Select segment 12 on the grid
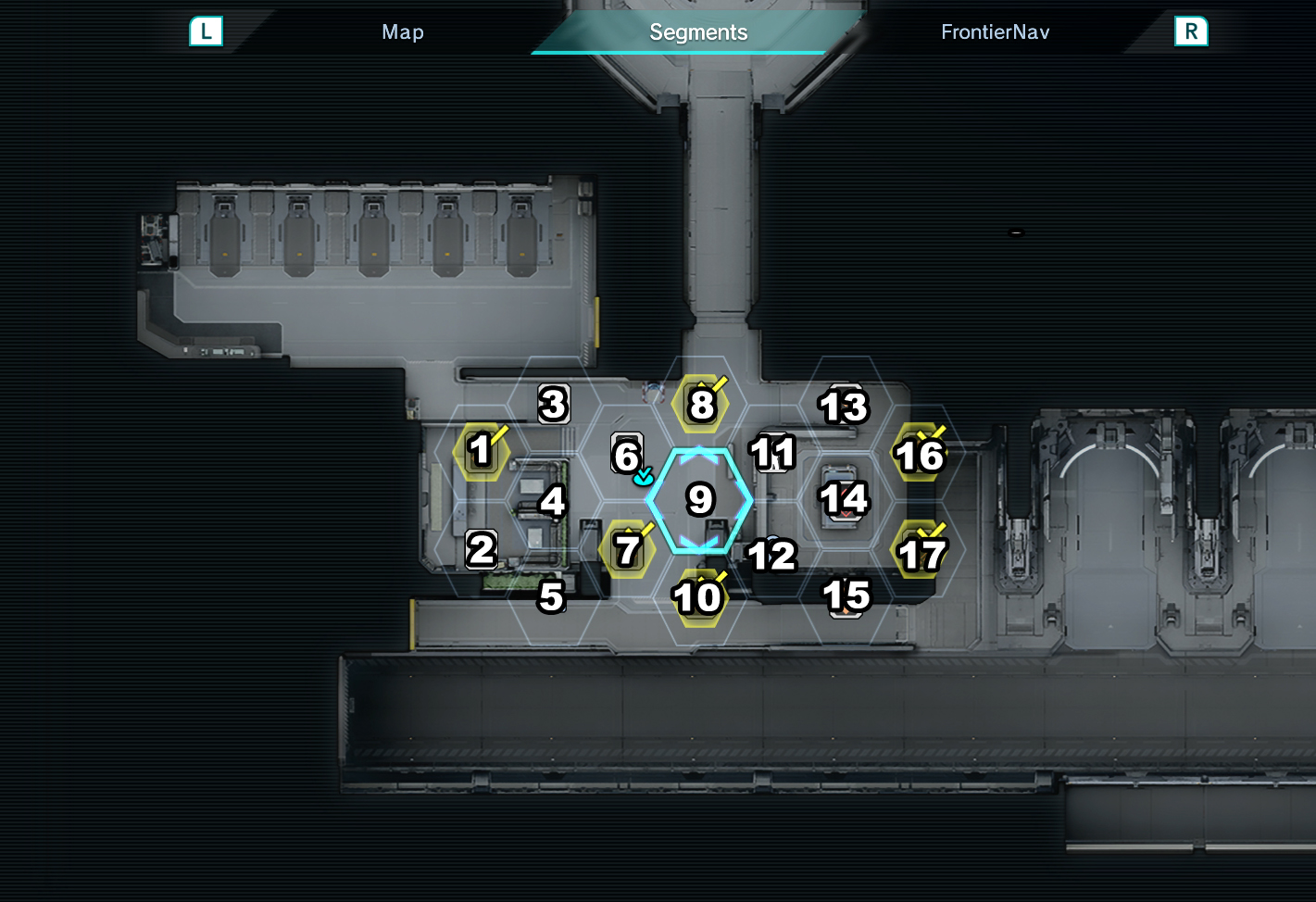1316x902 pixels. (771, 556)
